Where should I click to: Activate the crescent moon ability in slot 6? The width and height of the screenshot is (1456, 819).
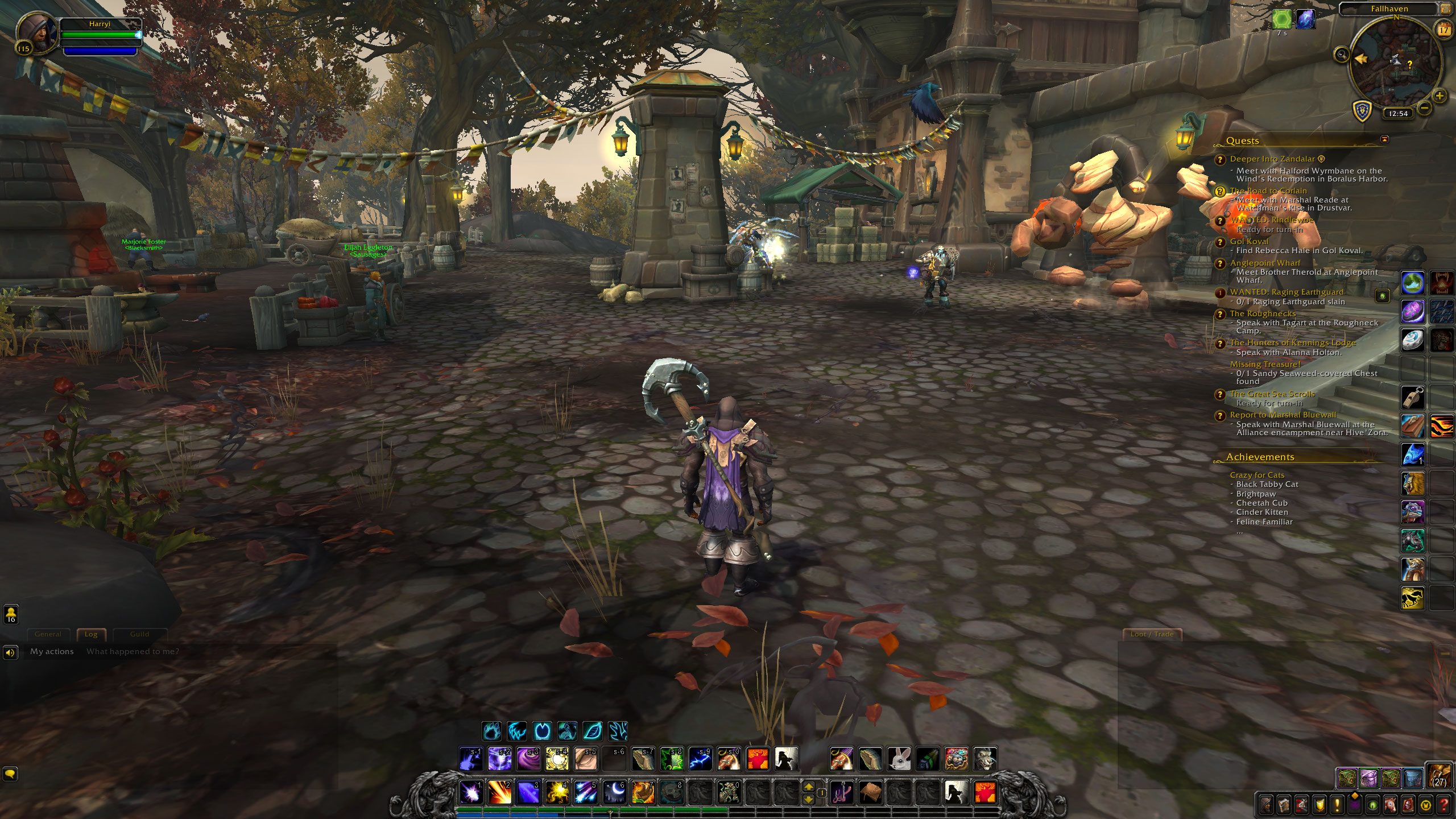pos(615,792)
